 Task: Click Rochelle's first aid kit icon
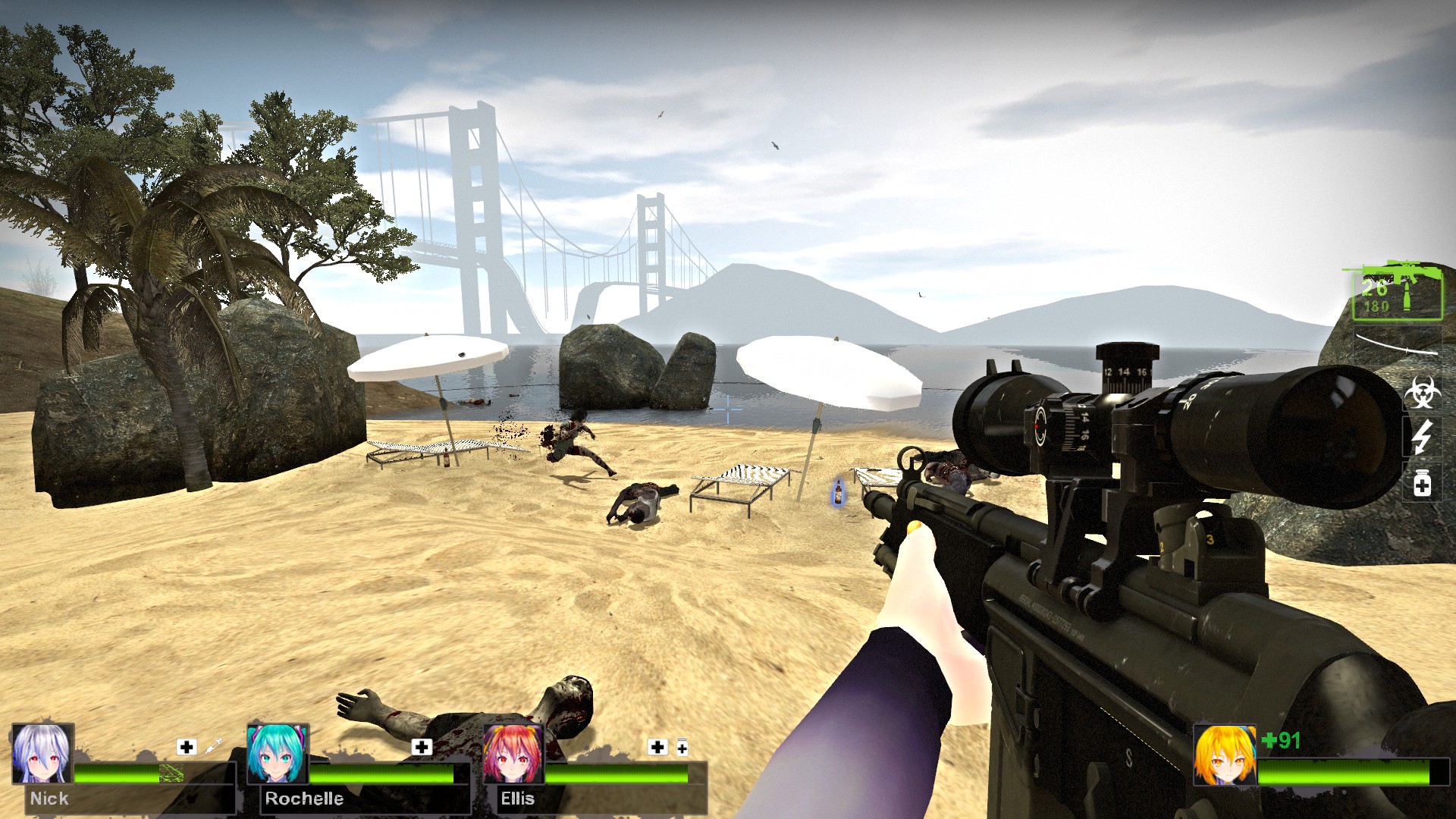422,747
